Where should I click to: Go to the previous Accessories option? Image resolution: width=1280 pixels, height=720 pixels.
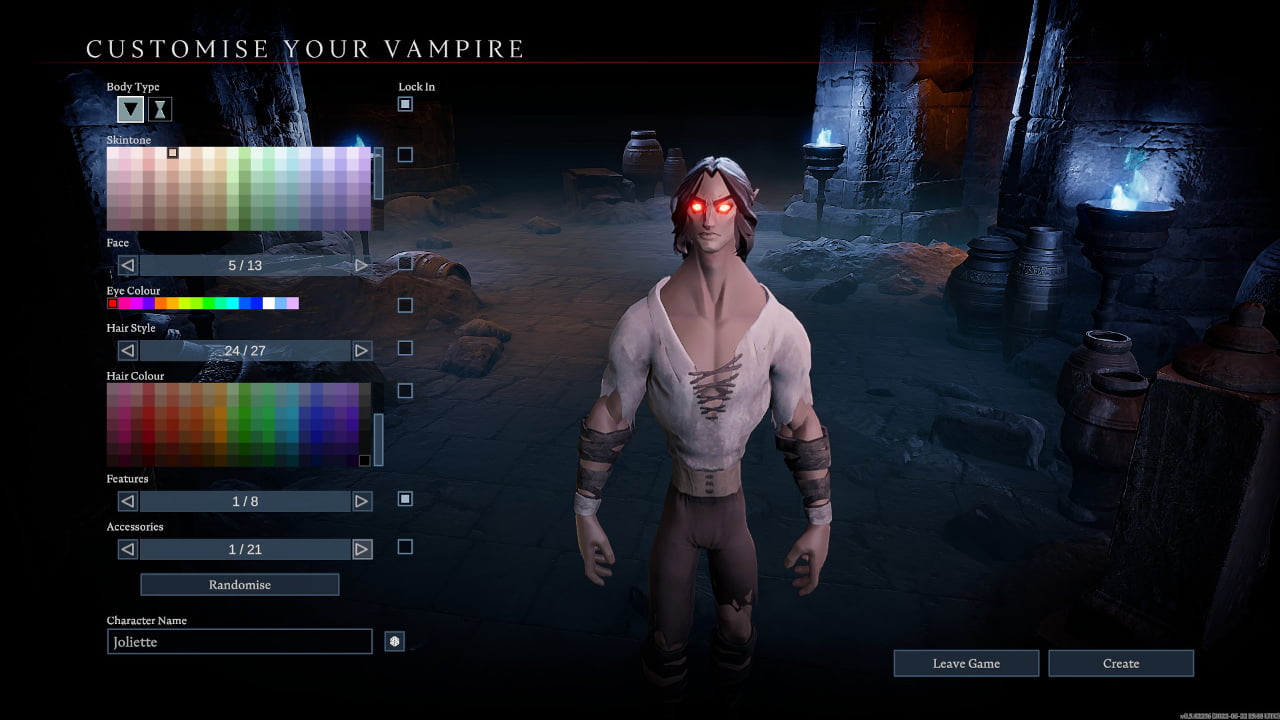pos(127,549)
